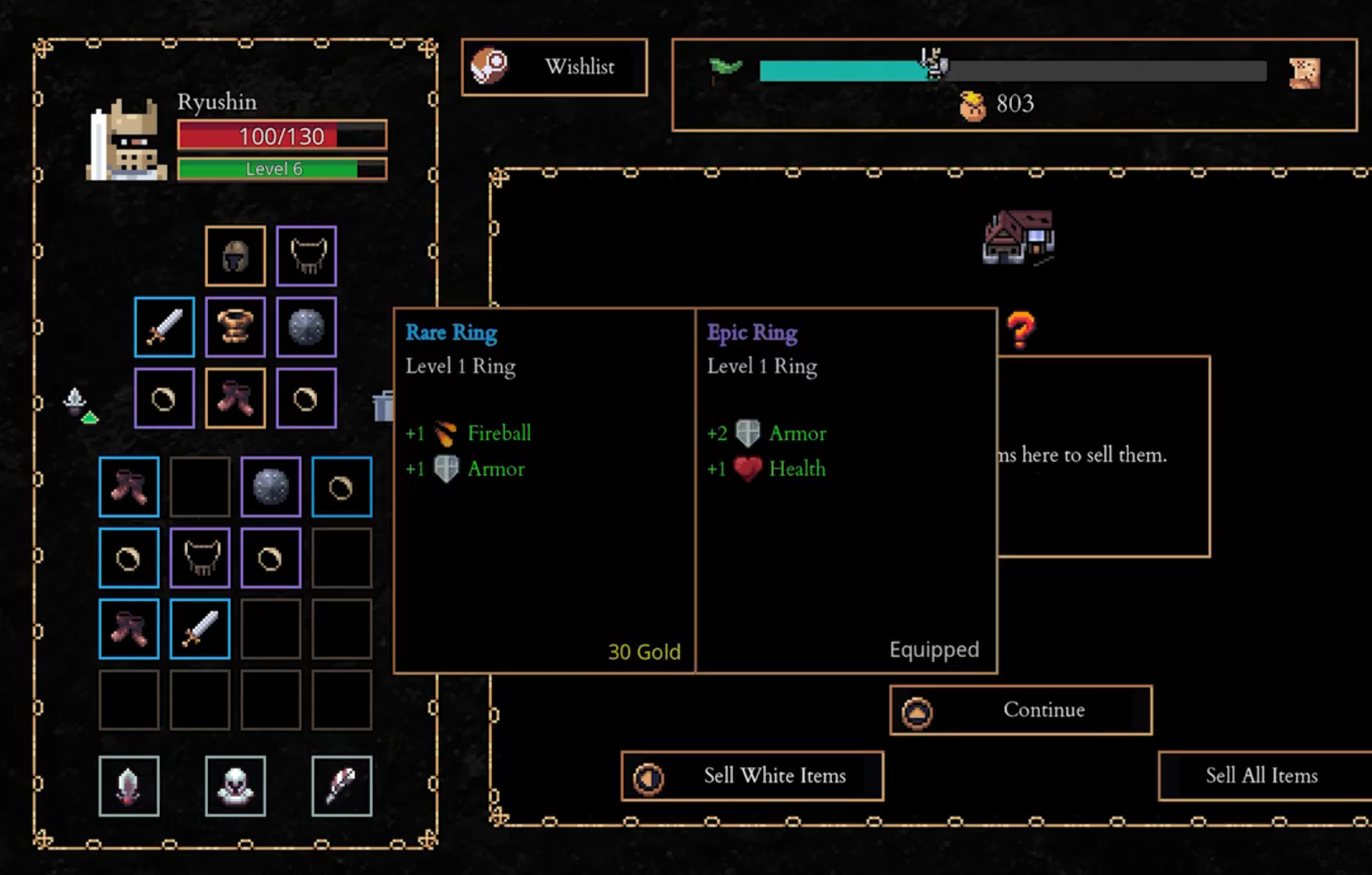The height and width of the screenshot is (875, 1372).
Task: Select the character portrait labeled Ryushin
Action: [x=123, y=139]
